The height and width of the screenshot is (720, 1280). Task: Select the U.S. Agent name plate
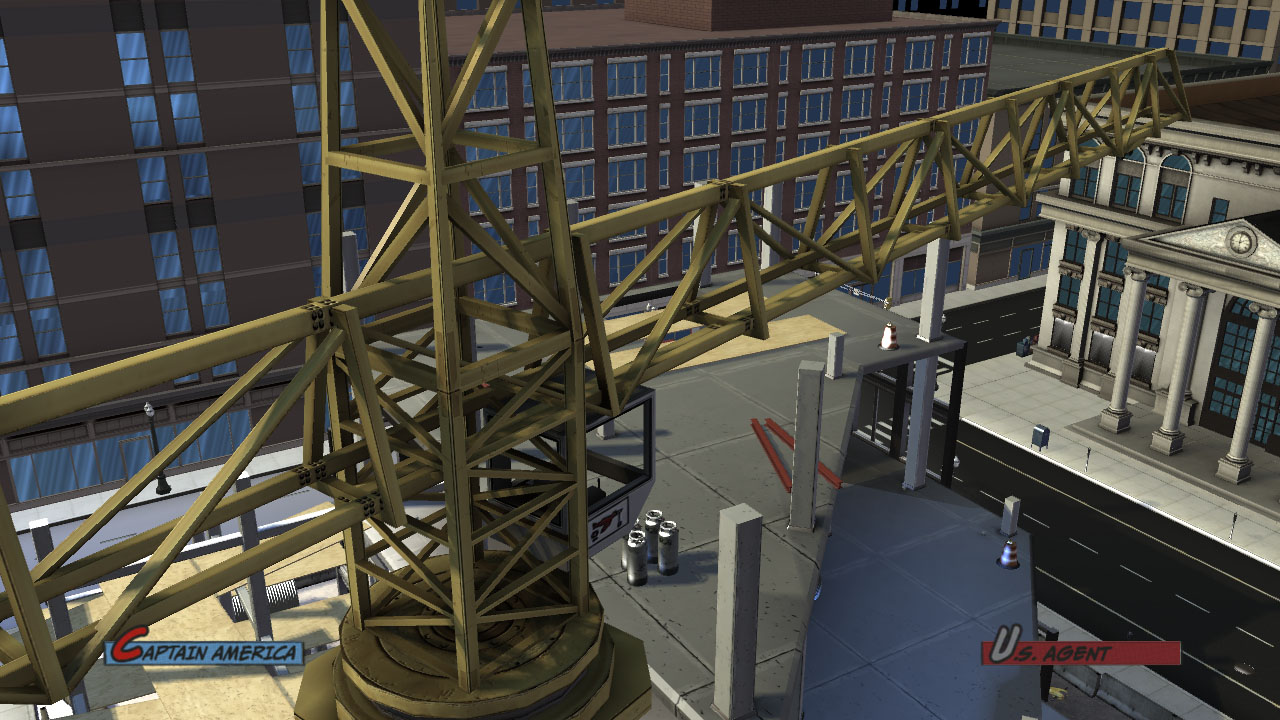[x=1080, y=652]
